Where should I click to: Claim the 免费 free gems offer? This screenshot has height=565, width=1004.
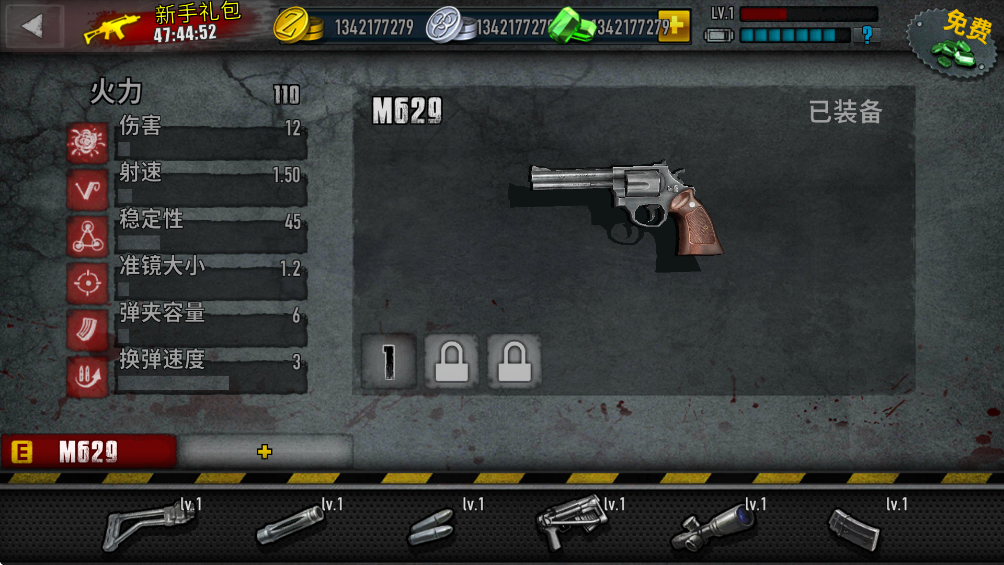click(x=954, y=39)
